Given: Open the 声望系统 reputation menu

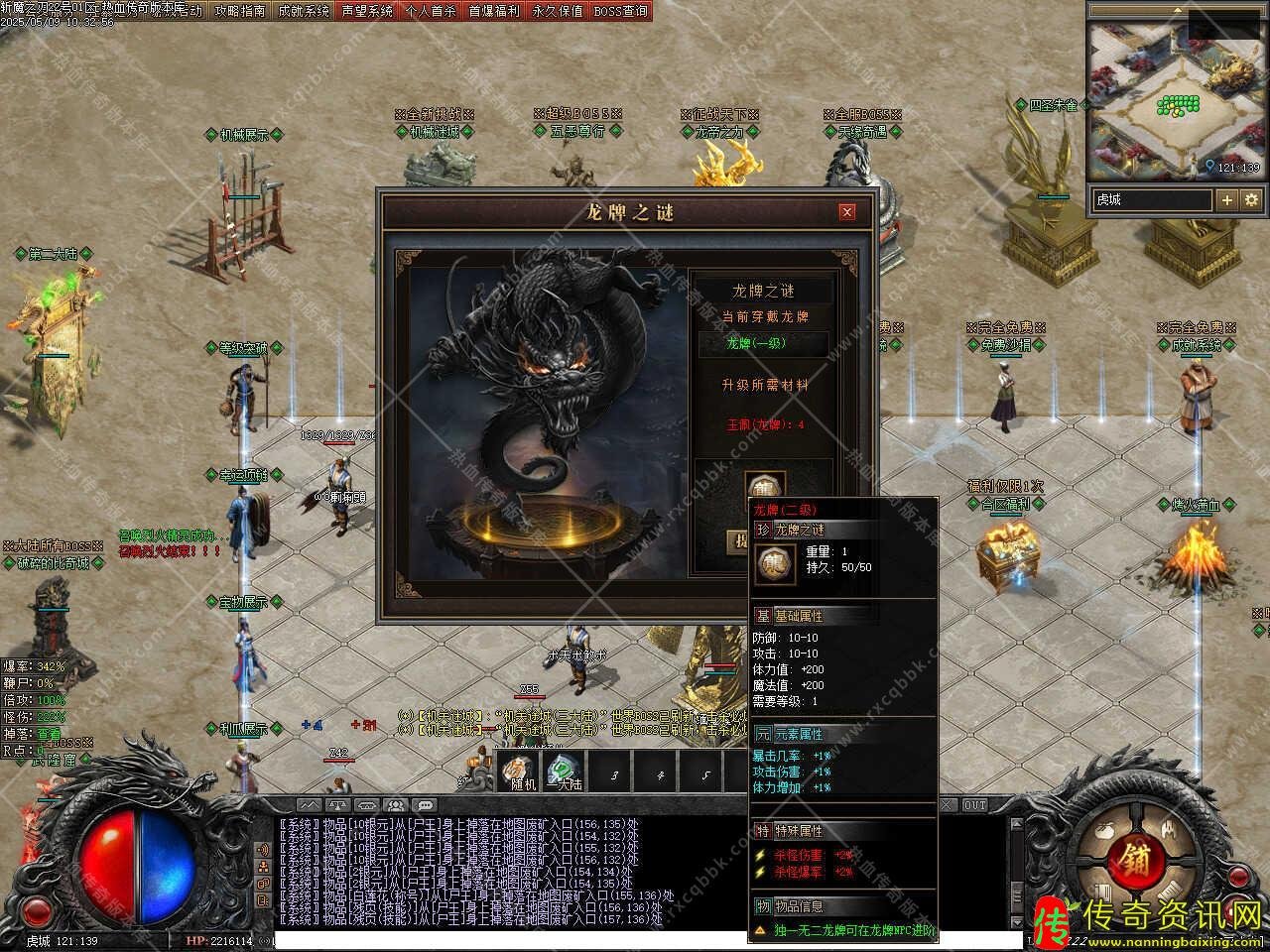Looking at the screenshot, I should click(367, 11).
